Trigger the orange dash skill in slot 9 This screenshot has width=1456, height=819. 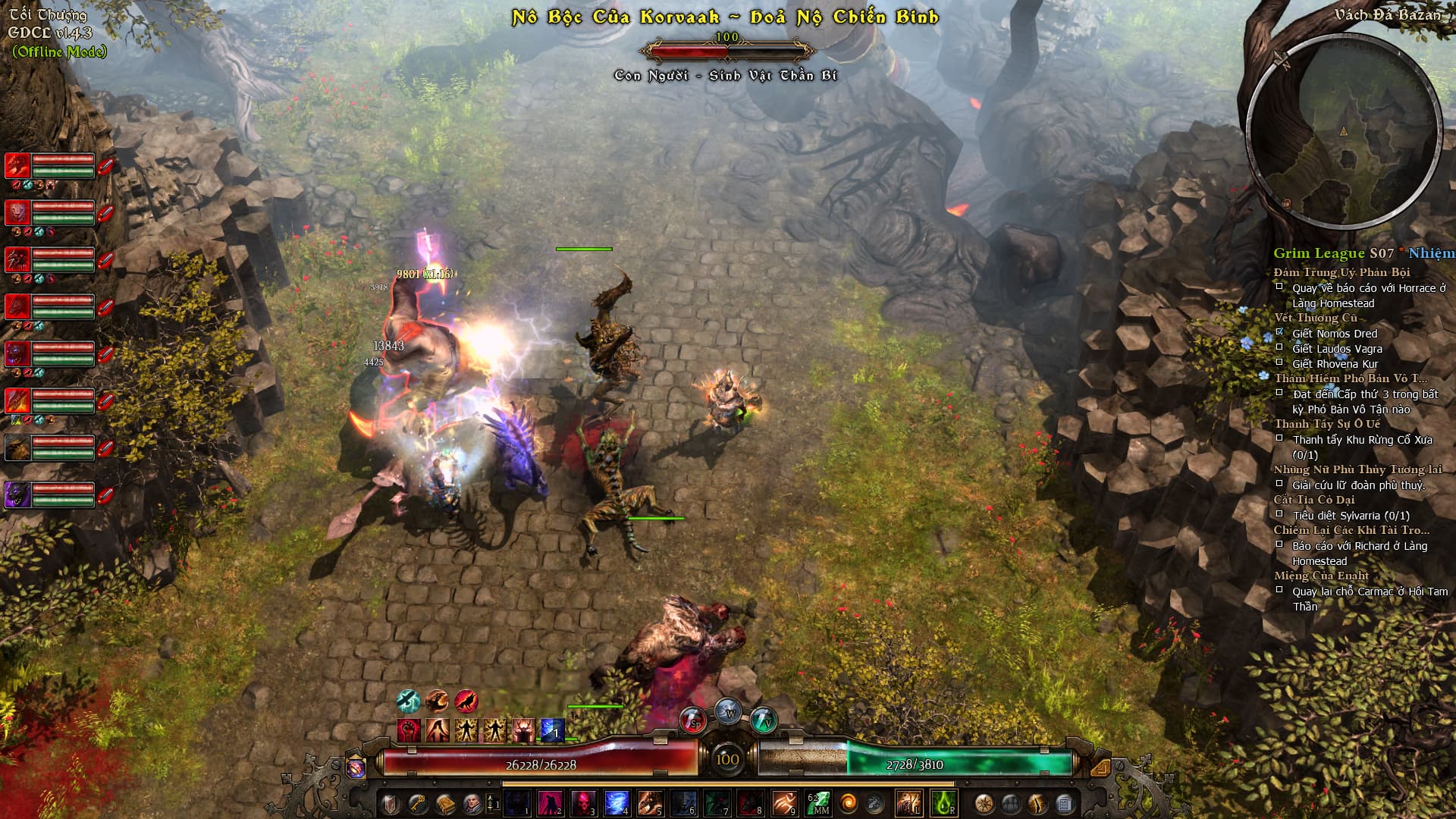(x=784, y=802)
